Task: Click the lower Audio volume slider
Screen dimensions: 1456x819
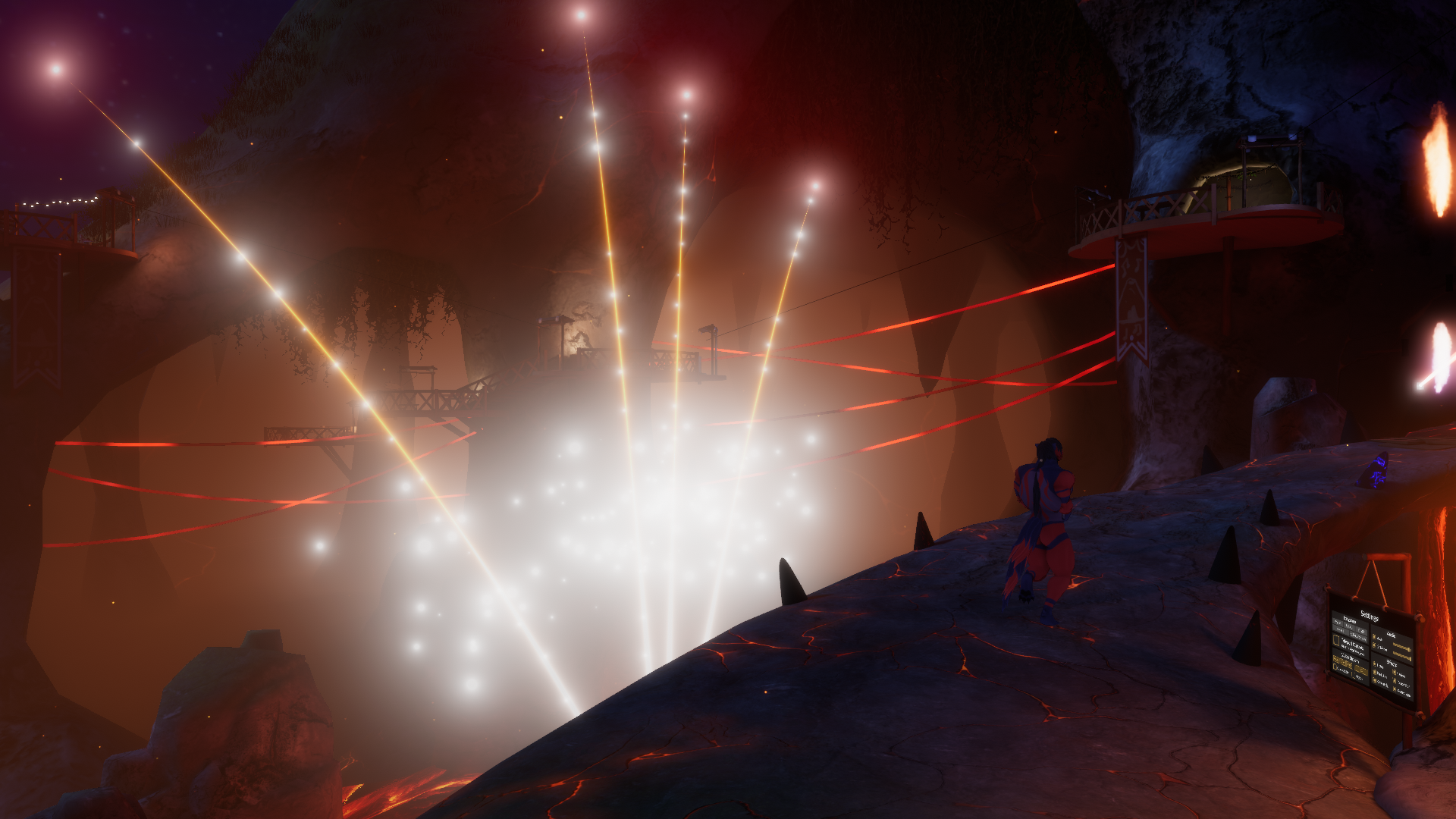Action: tap(1401, 656)
